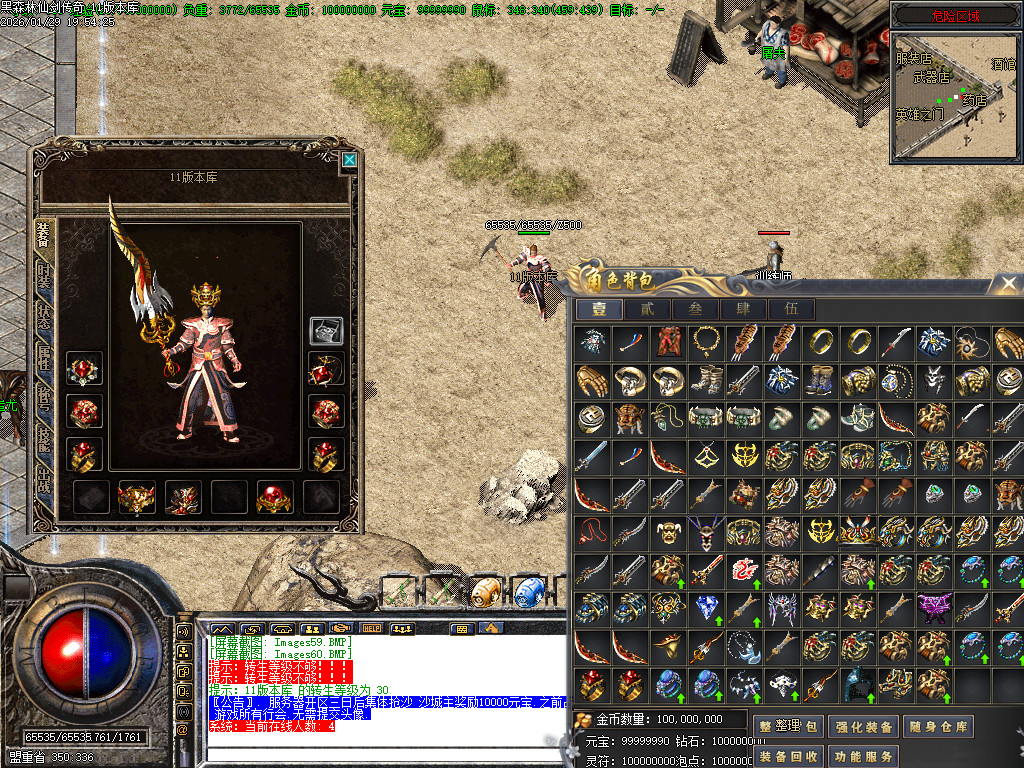Switch to the 时装 fashion tab
Image resolution: width=1024 pixels, height=768 pixels.
[x=44, y=279]
